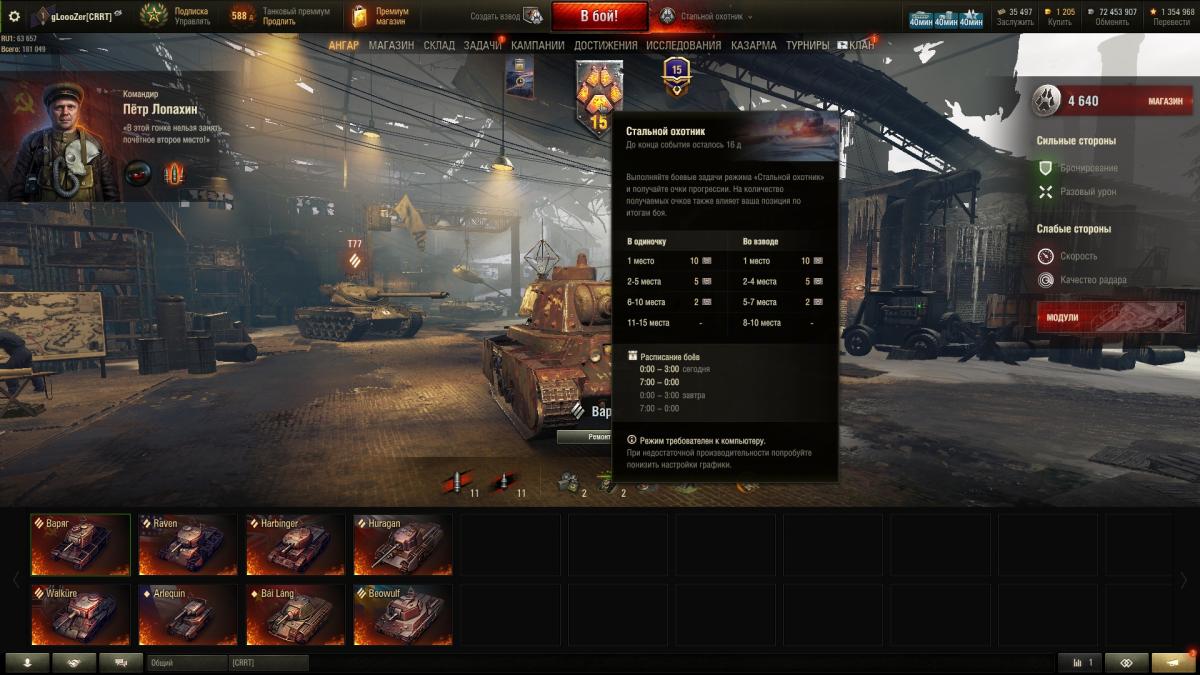The height and width of the screenshot is (675, 1200).
Task: Go to the ЗАДАЧИ tab
Action: coord(483,45)
